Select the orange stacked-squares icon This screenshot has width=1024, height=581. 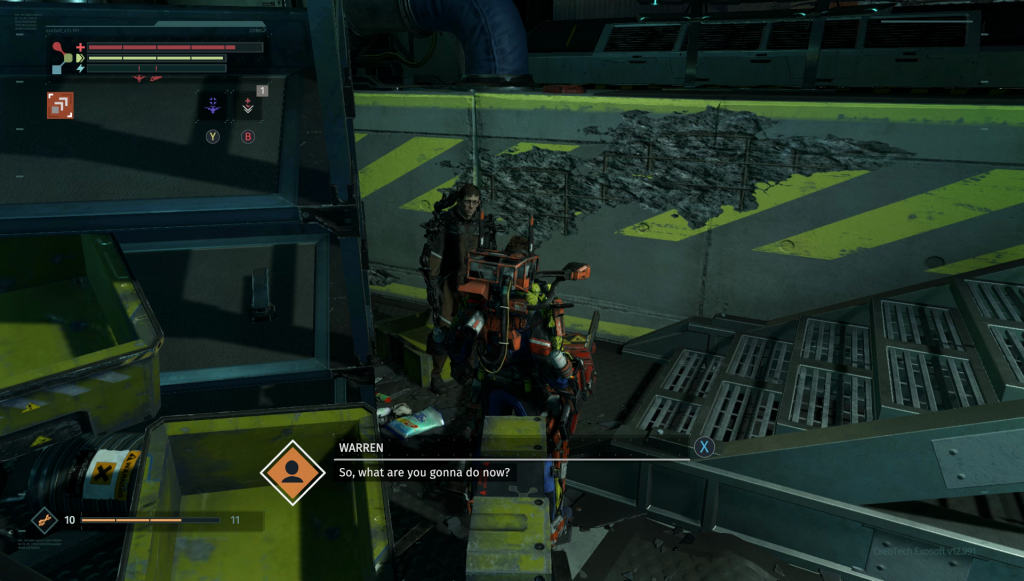point(60,105)
